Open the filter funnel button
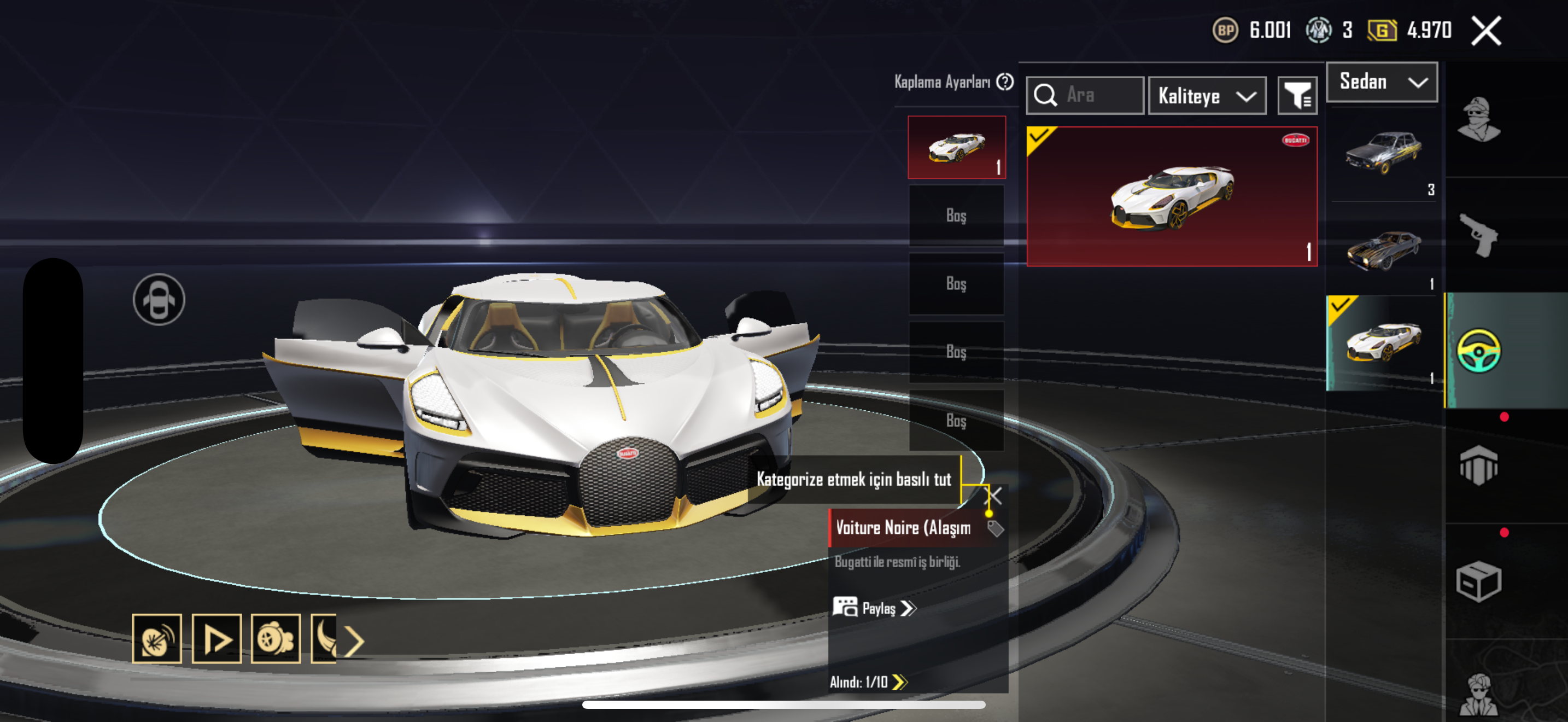Screen dimensions: 1568x722 click(1296, 96)
